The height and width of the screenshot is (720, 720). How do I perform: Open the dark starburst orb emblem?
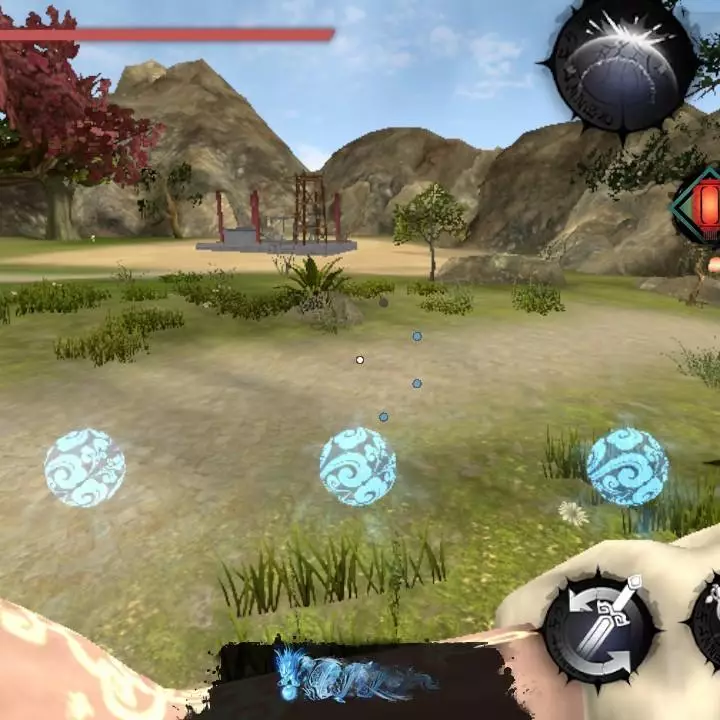620,66
